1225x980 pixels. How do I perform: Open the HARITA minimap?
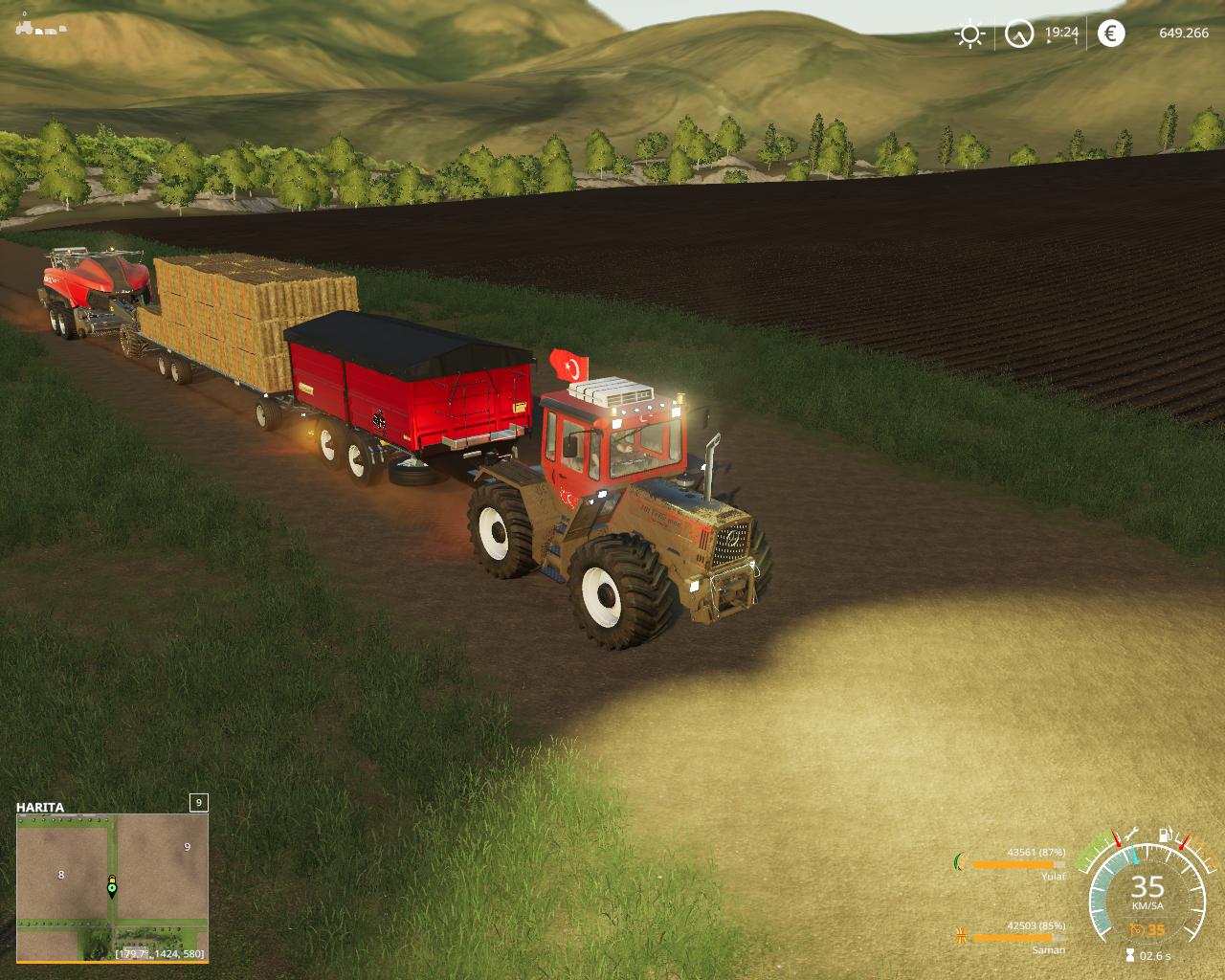coord(111,887)
